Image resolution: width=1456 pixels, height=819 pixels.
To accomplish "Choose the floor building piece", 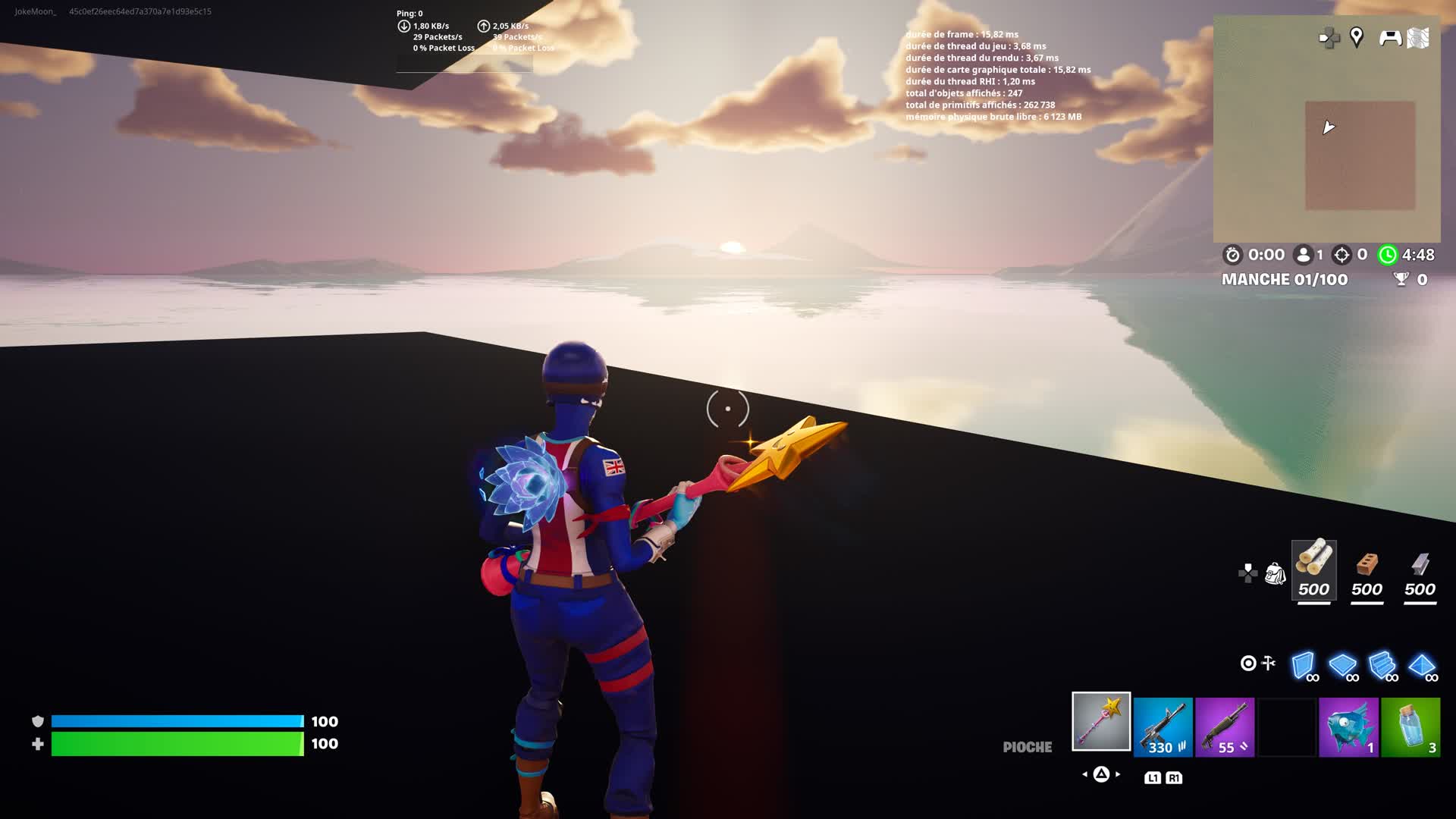I will pos(1343,665).
